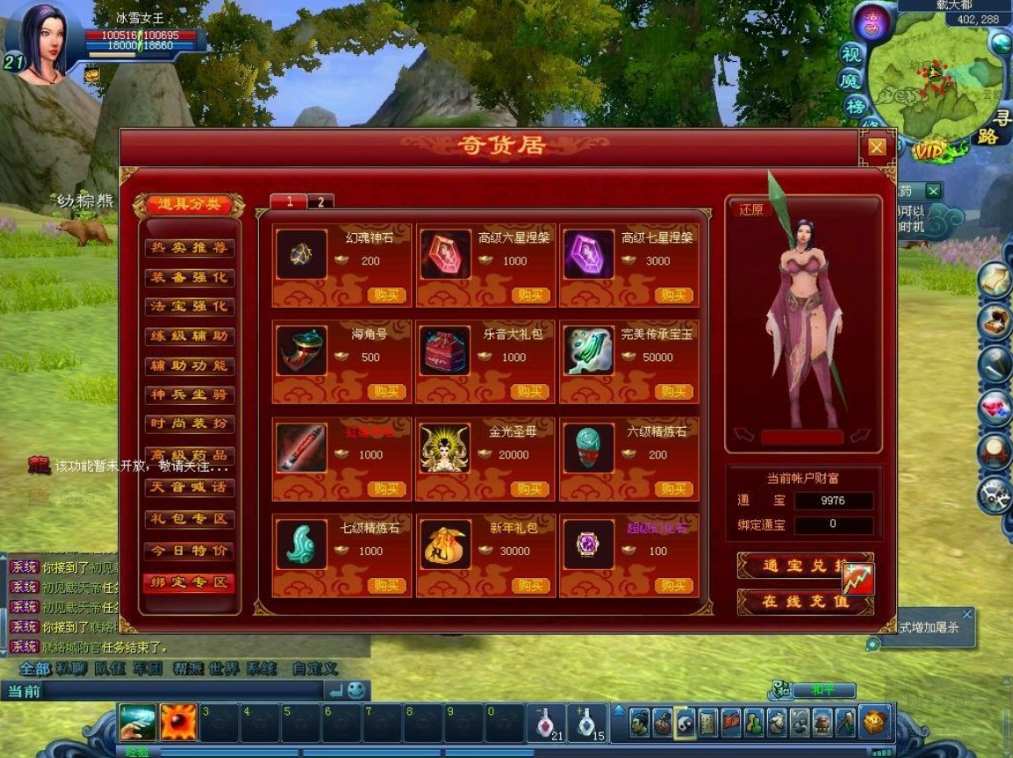The width and height of the screenshot is (1013, 758).
Task: Select the 完美传承宝玉 item icon
Action: coord(589,350)
